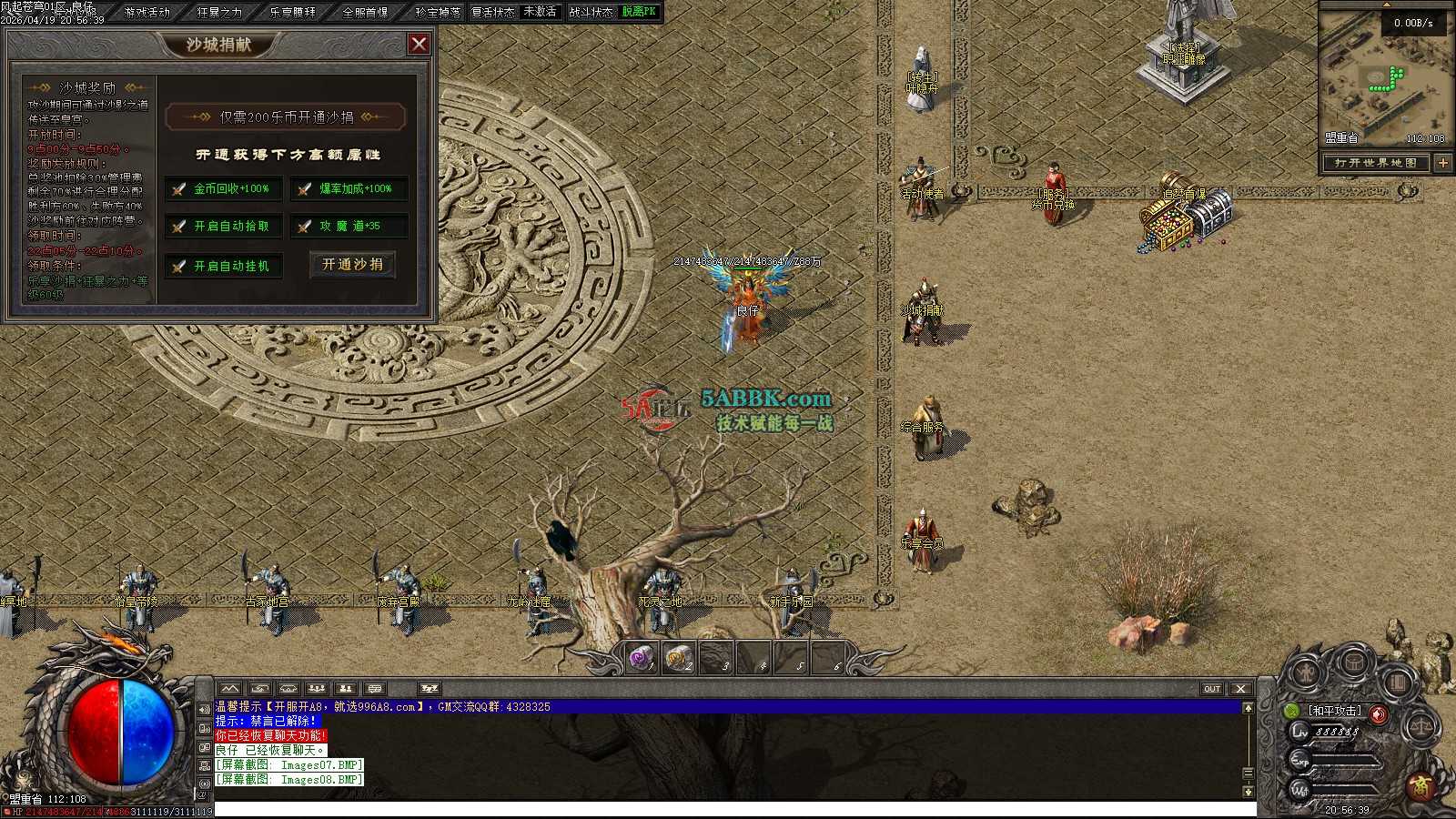The image size is (1456, 819).
Task: Open the 狂暴之力 menu
Action: (x=219, y=12)
